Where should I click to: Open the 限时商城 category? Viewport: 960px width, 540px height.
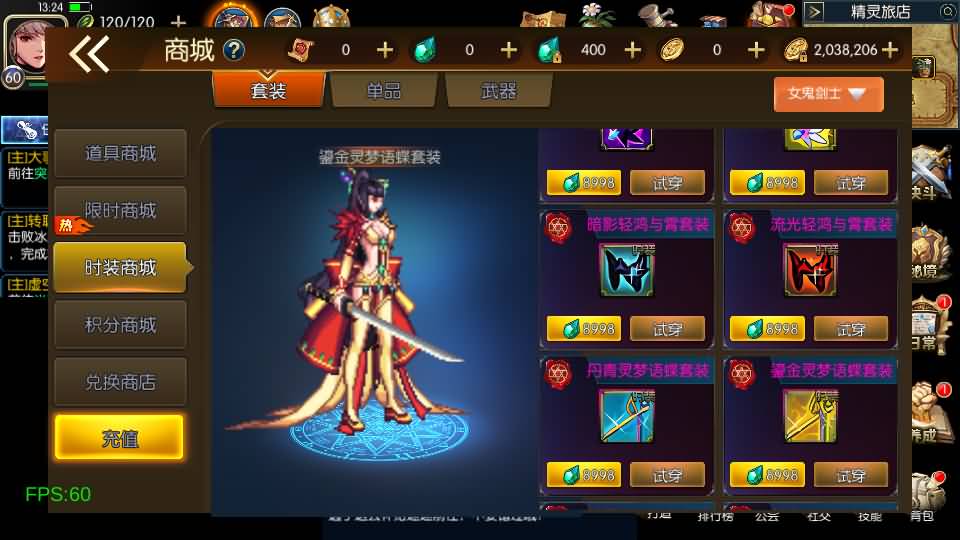click(x=120, y=211)
